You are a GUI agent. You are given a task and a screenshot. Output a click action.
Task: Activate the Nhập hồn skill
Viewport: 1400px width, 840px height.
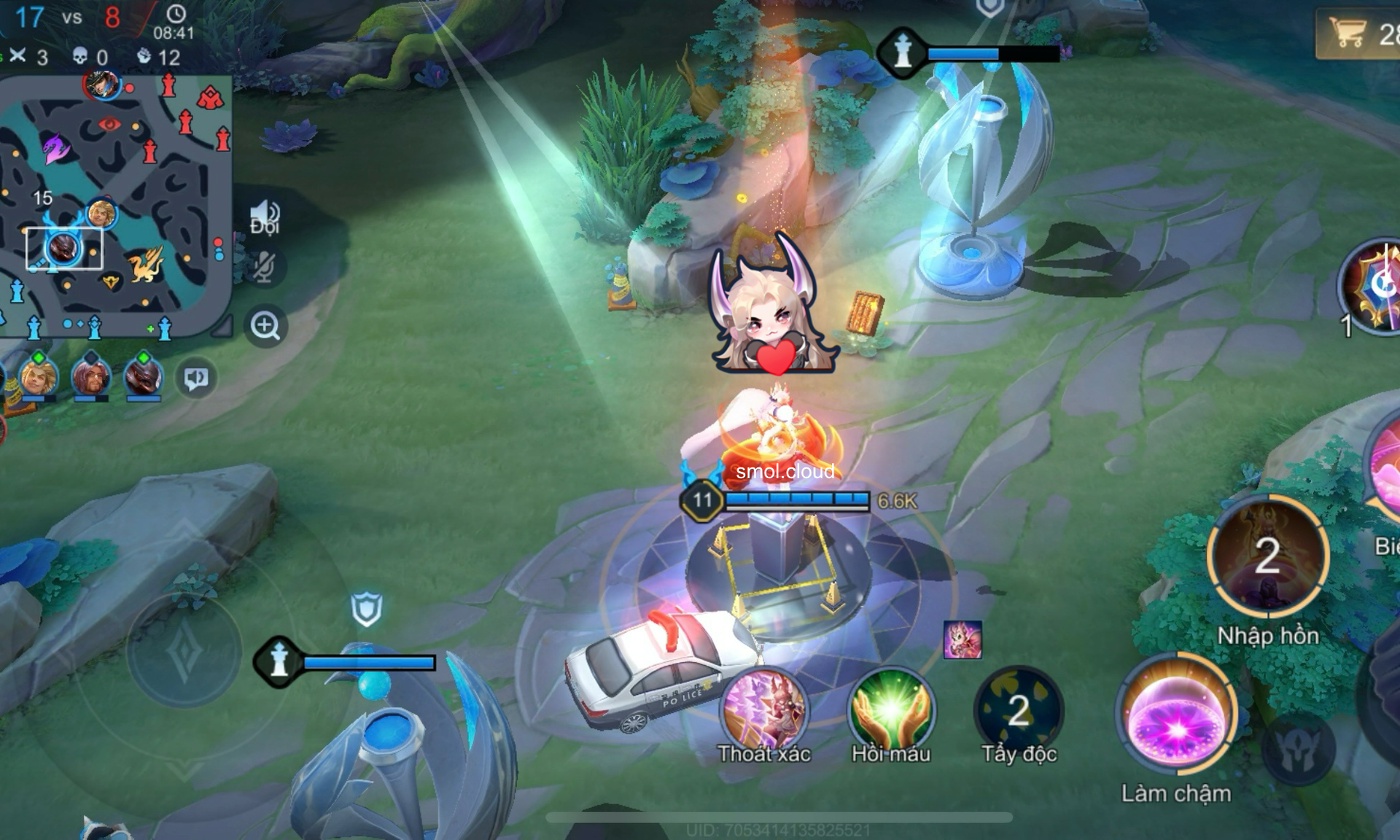(1267, 556)
